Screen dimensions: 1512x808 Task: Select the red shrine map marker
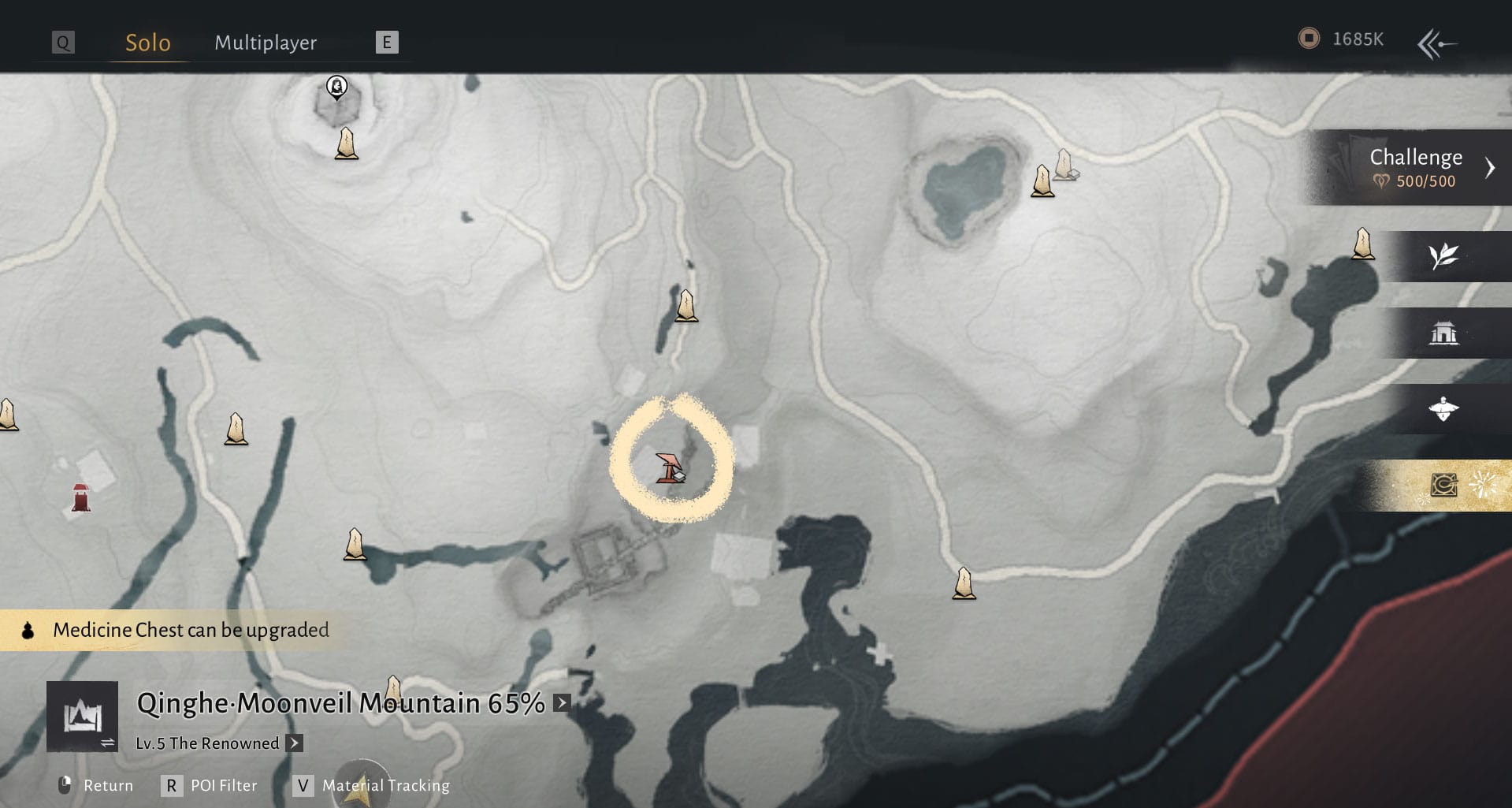80,498
